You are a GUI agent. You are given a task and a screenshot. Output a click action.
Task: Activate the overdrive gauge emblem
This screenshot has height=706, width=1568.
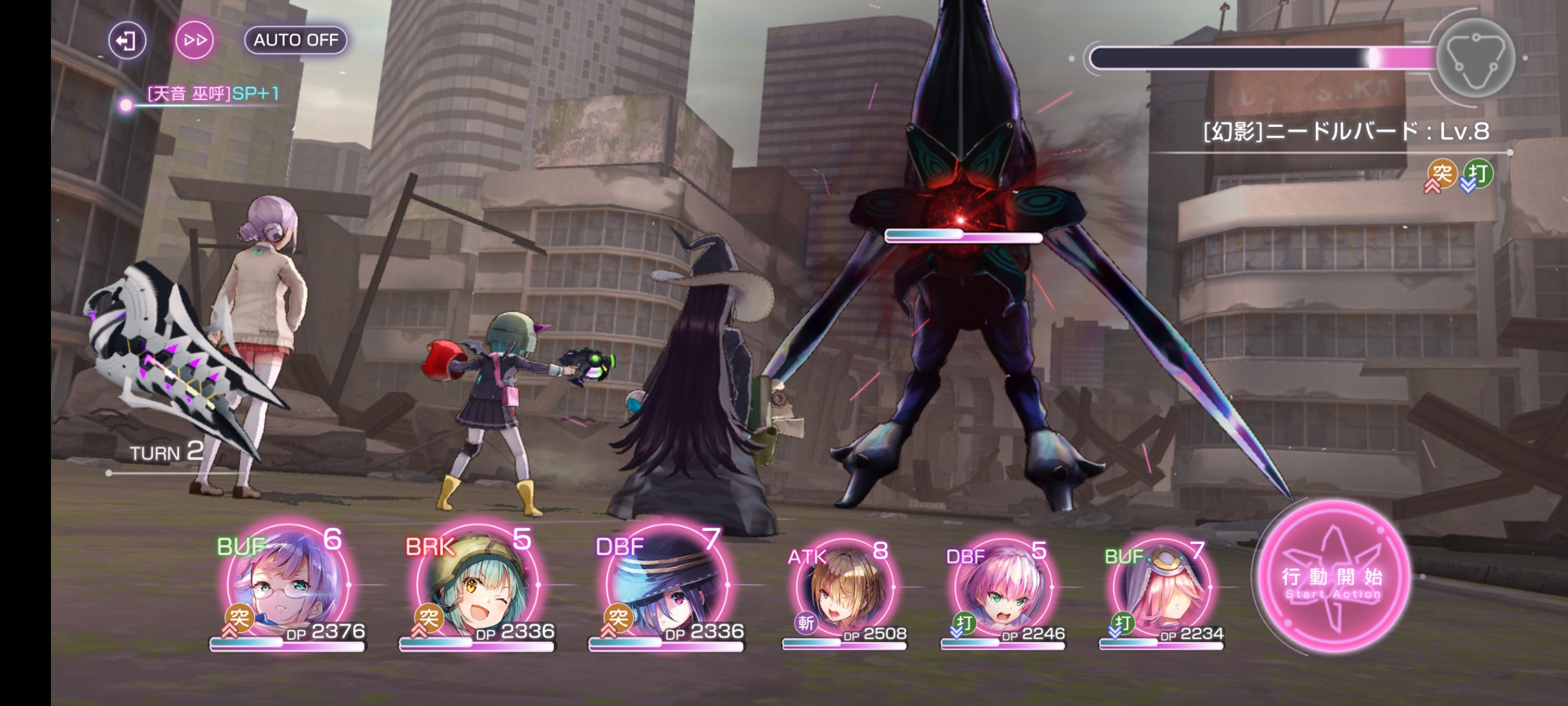pos(1475,58)
